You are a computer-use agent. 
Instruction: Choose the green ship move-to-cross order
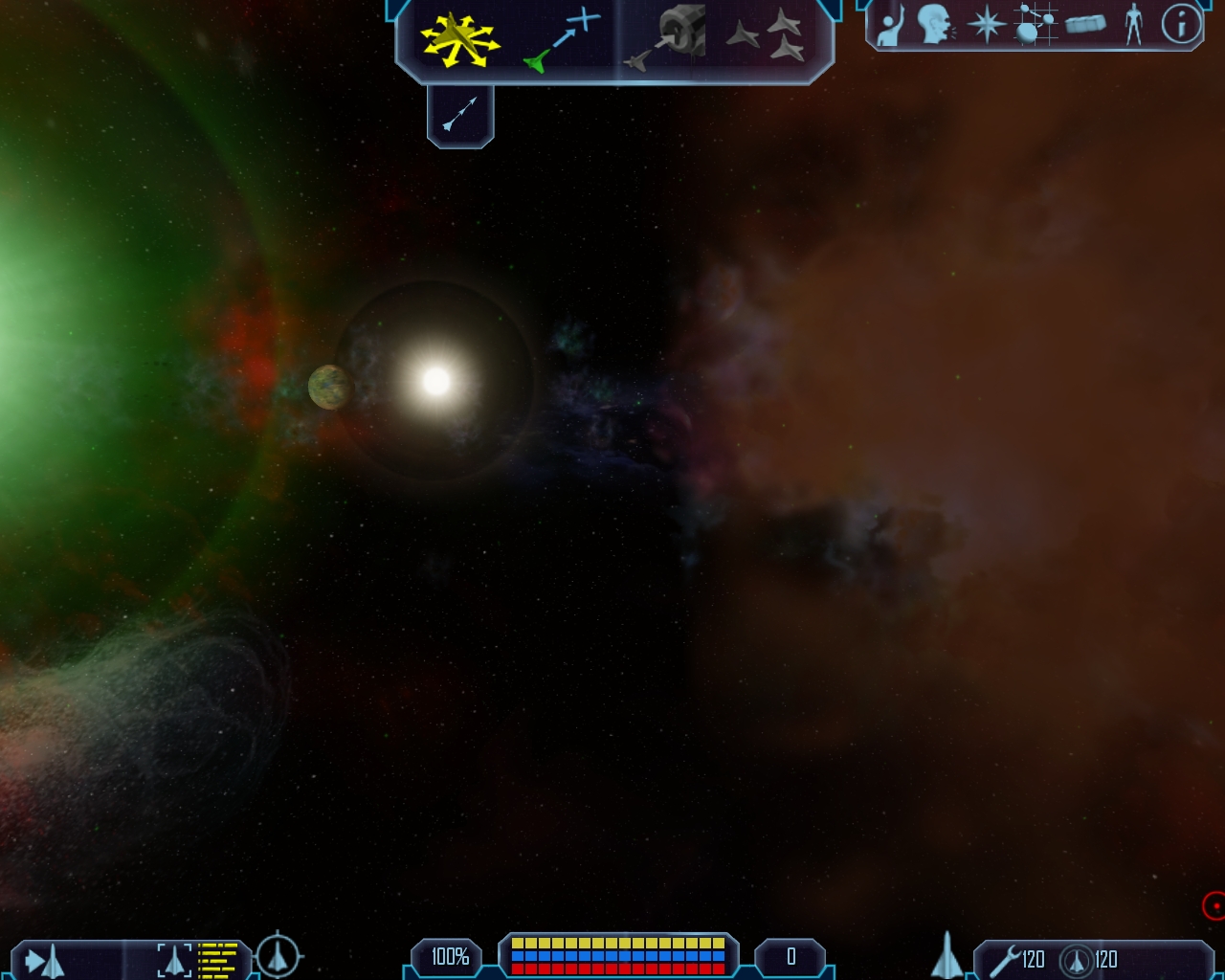coord(562,40)
